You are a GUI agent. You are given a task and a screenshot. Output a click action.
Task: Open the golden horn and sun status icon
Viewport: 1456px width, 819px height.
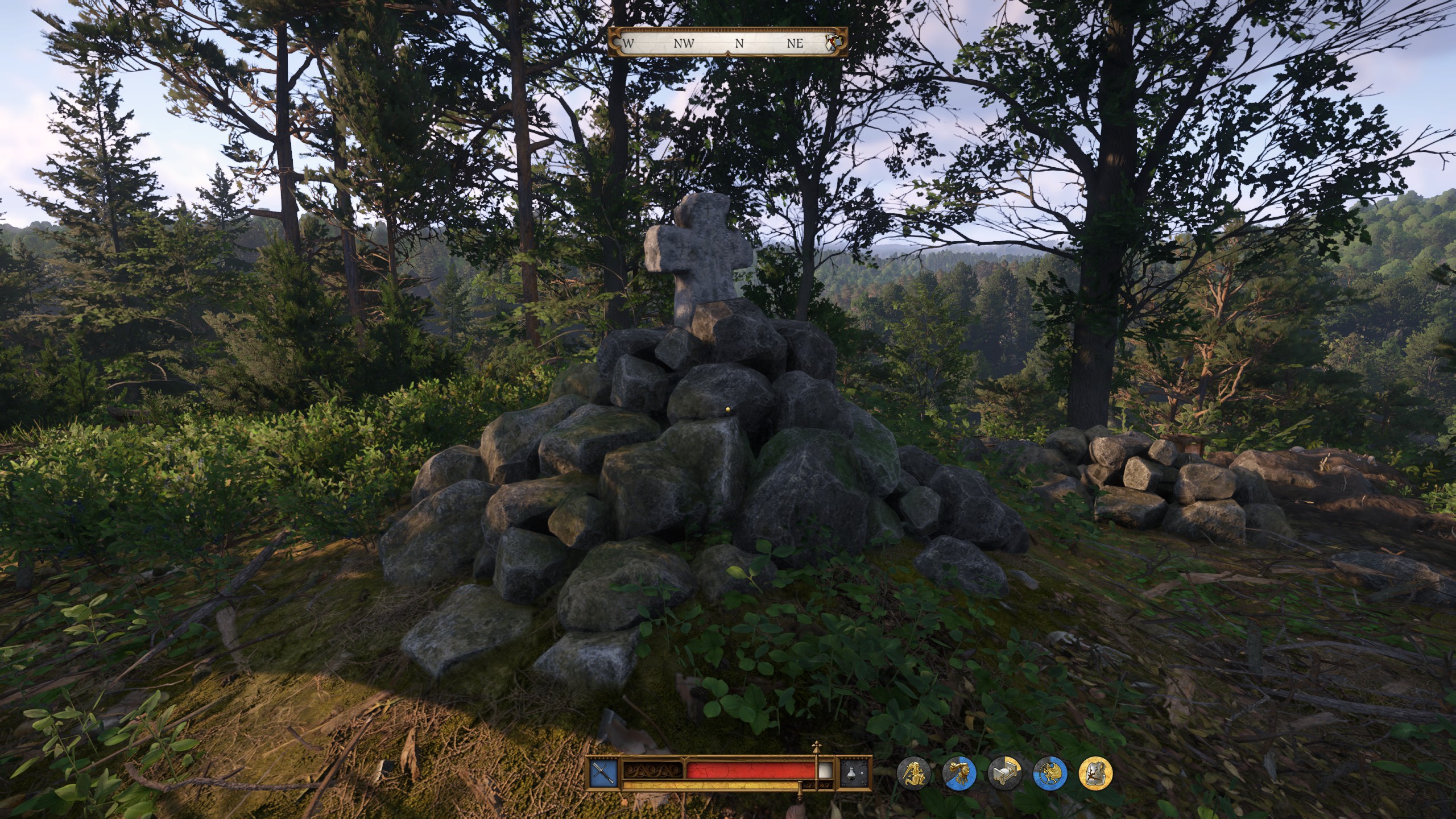959,773
